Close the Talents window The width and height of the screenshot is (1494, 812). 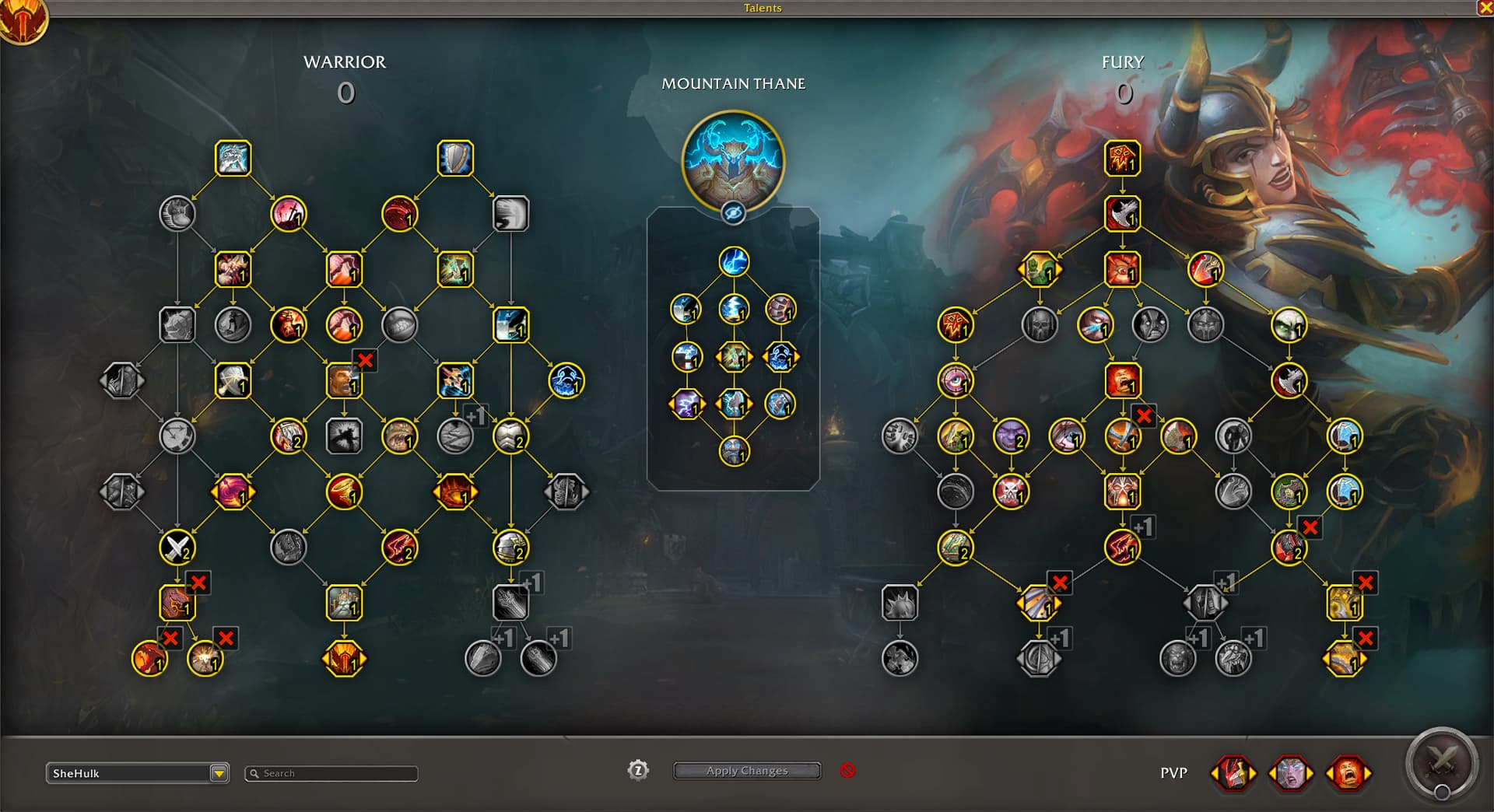point(1485,8)
